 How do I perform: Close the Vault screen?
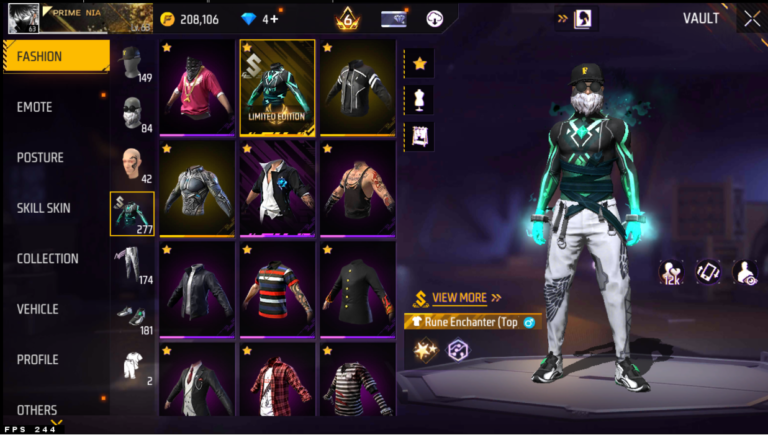pos(752,18)
